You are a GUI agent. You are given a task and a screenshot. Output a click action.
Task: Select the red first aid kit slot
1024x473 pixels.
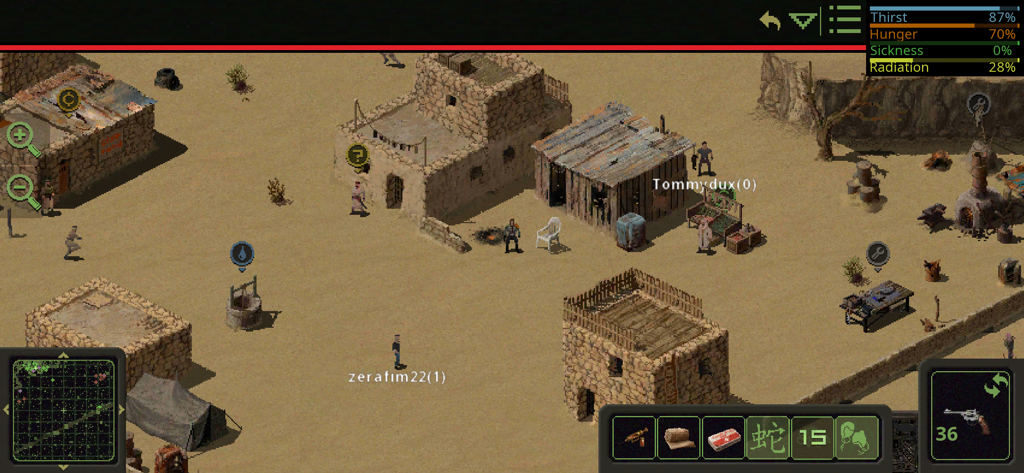(x=723, y=437)
